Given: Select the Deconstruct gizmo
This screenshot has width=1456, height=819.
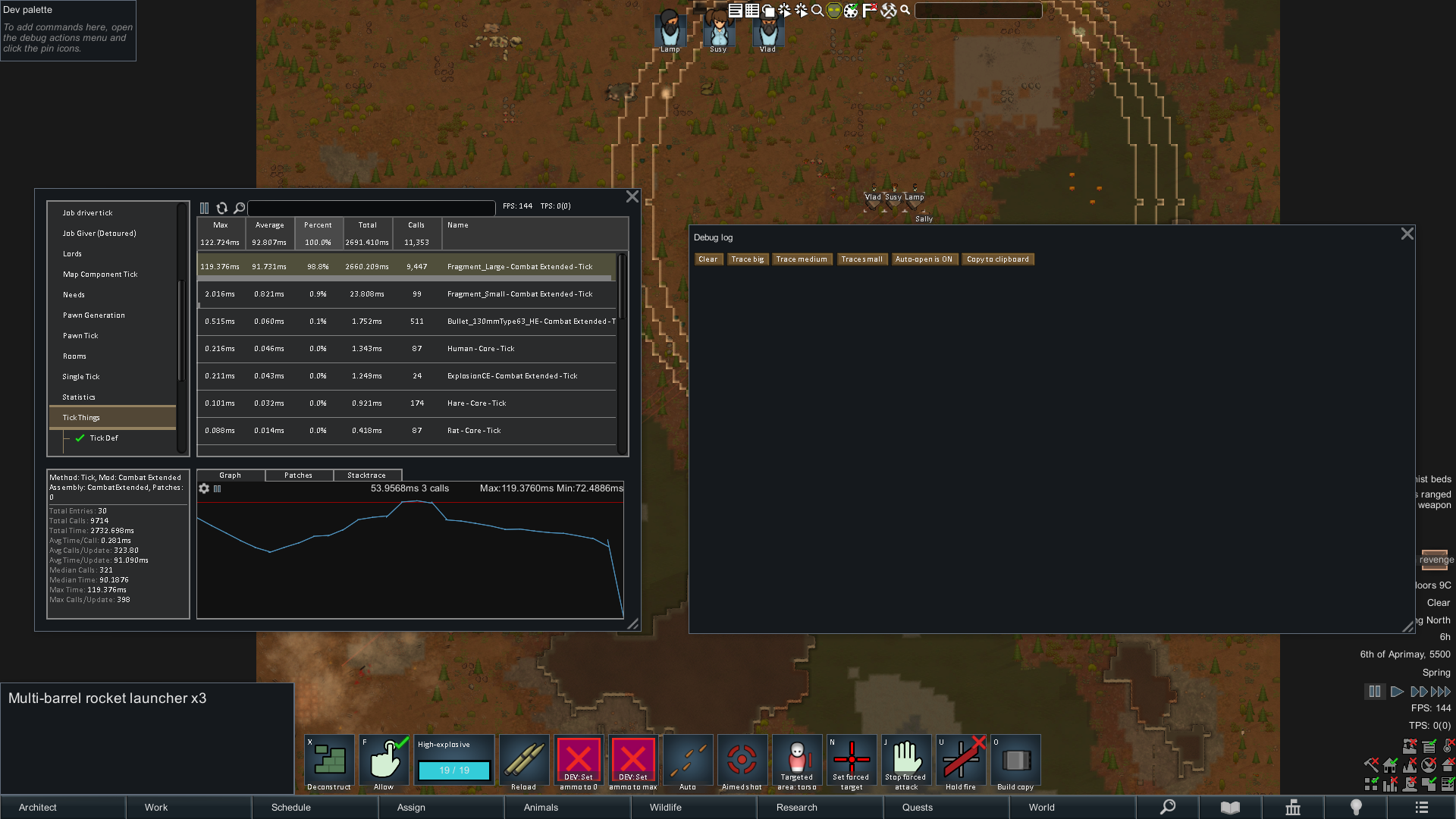Looking at the screenshot, I should [329, 760].
